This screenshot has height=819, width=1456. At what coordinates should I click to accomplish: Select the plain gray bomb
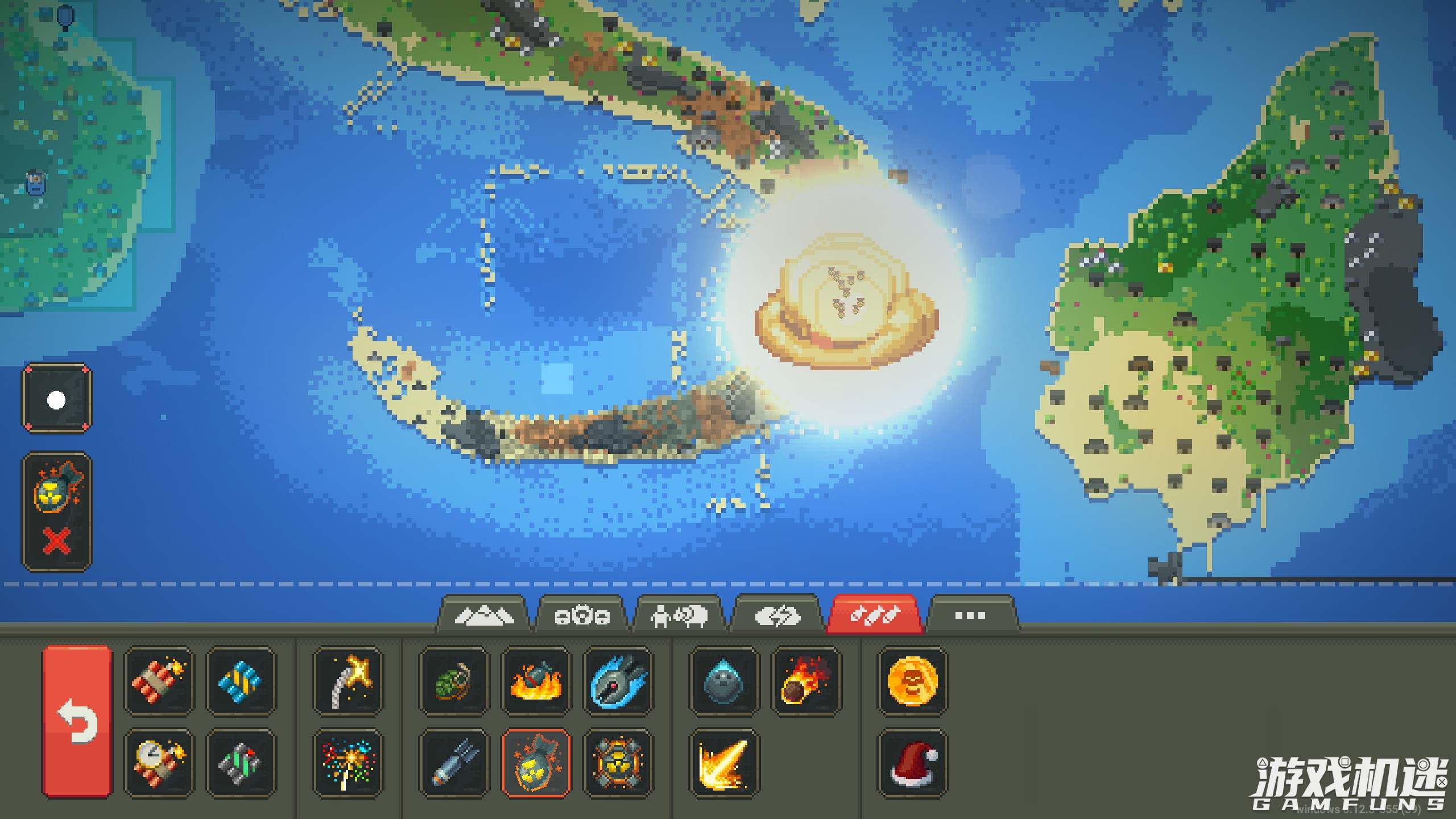pyautogui.click(x=454, y=763)
